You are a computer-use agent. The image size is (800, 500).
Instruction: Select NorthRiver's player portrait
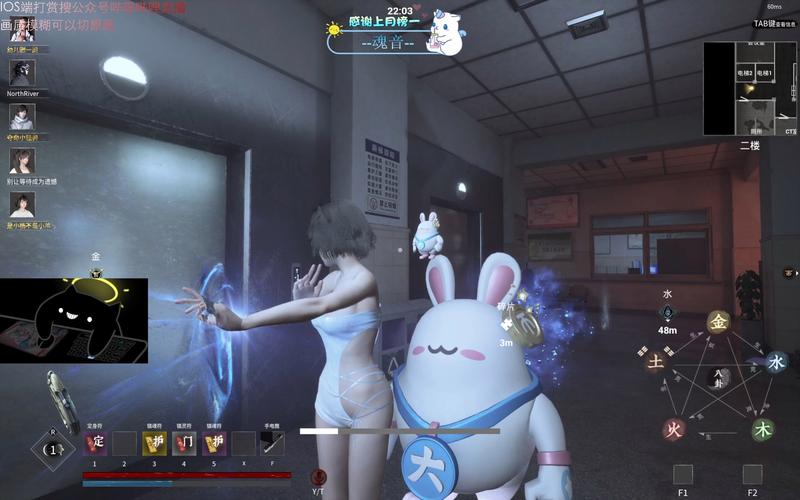tap(22, 72)
